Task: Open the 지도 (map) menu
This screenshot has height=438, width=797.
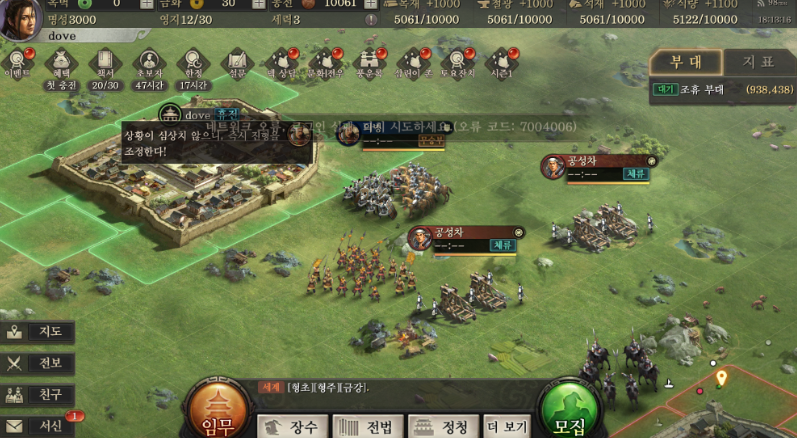Action: click(38, 332)
